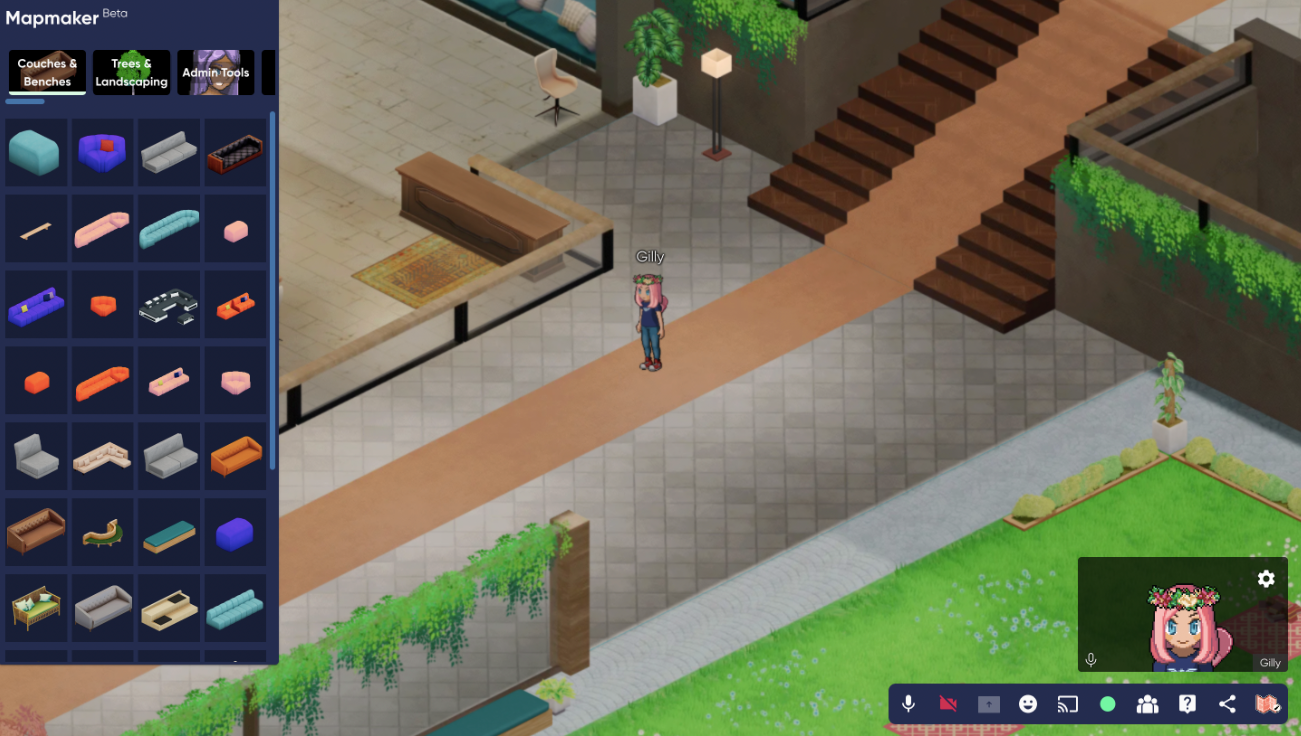Open the emoji reactions menu
The width and height of the screenshot is (1301, 736).
point(1027,704)
